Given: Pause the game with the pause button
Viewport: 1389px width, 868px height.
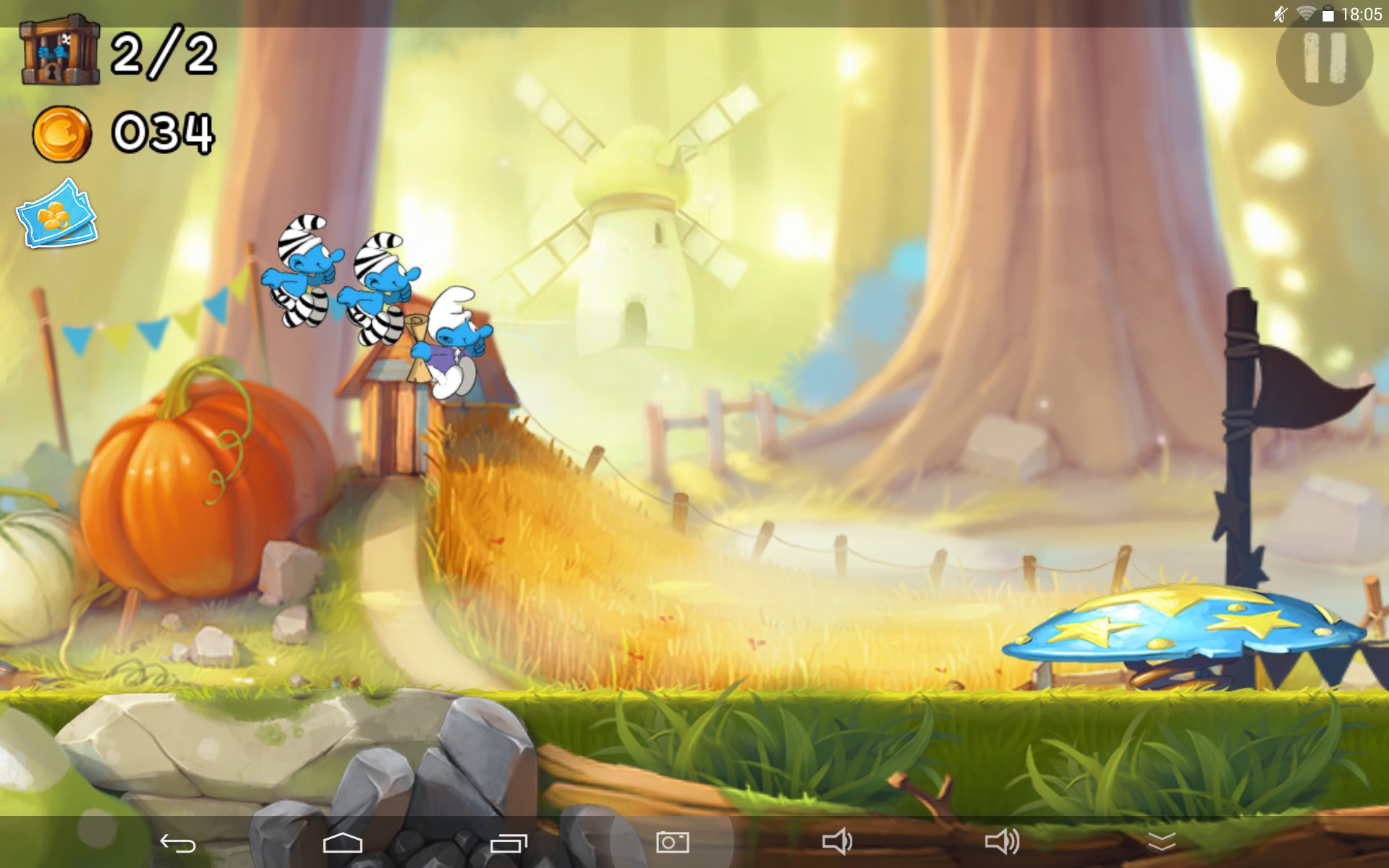Looking at the screenshot, I should 1324,58.
